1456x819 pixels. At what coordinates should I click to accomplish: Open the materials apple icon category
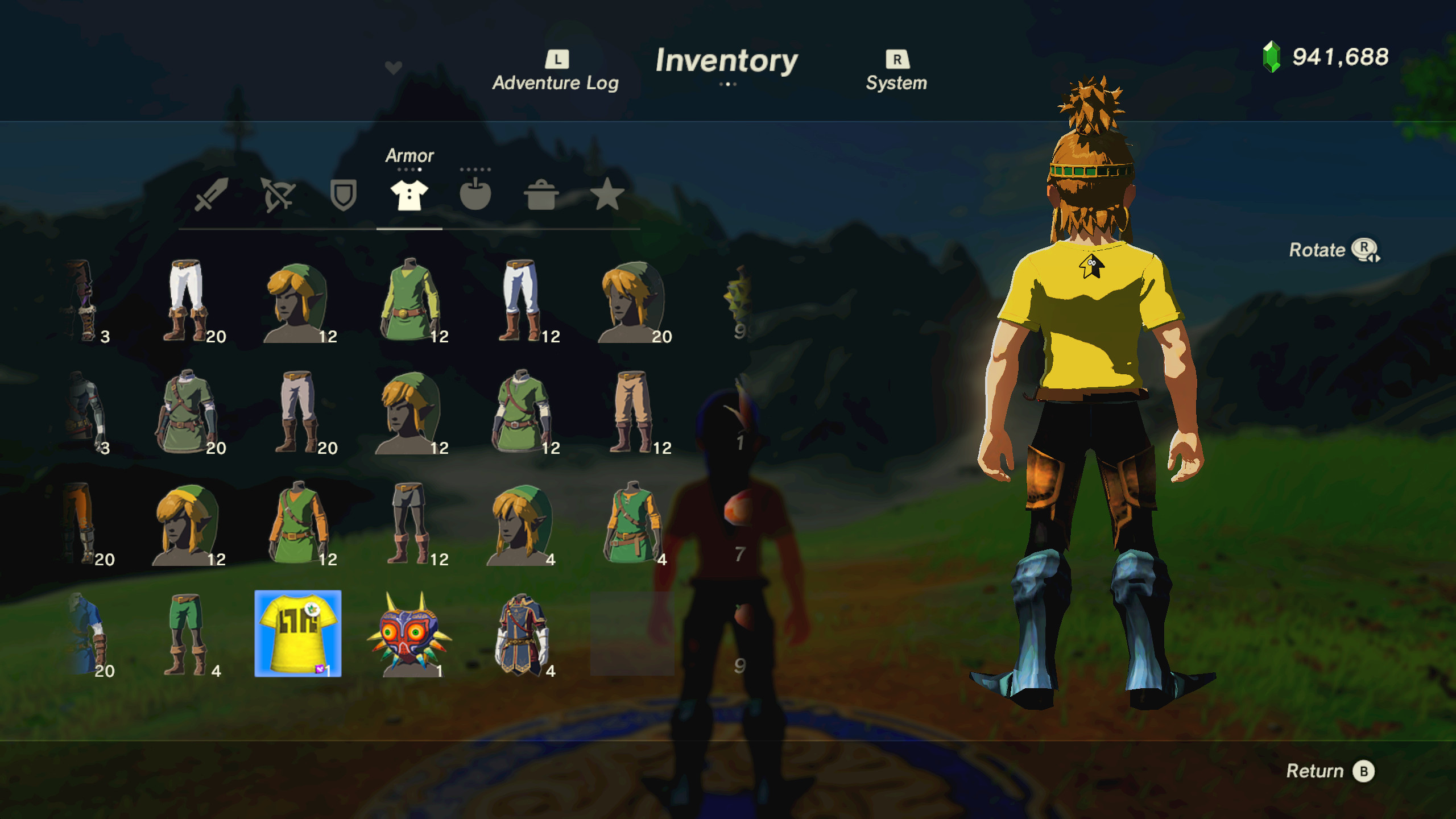click(476, 196)
